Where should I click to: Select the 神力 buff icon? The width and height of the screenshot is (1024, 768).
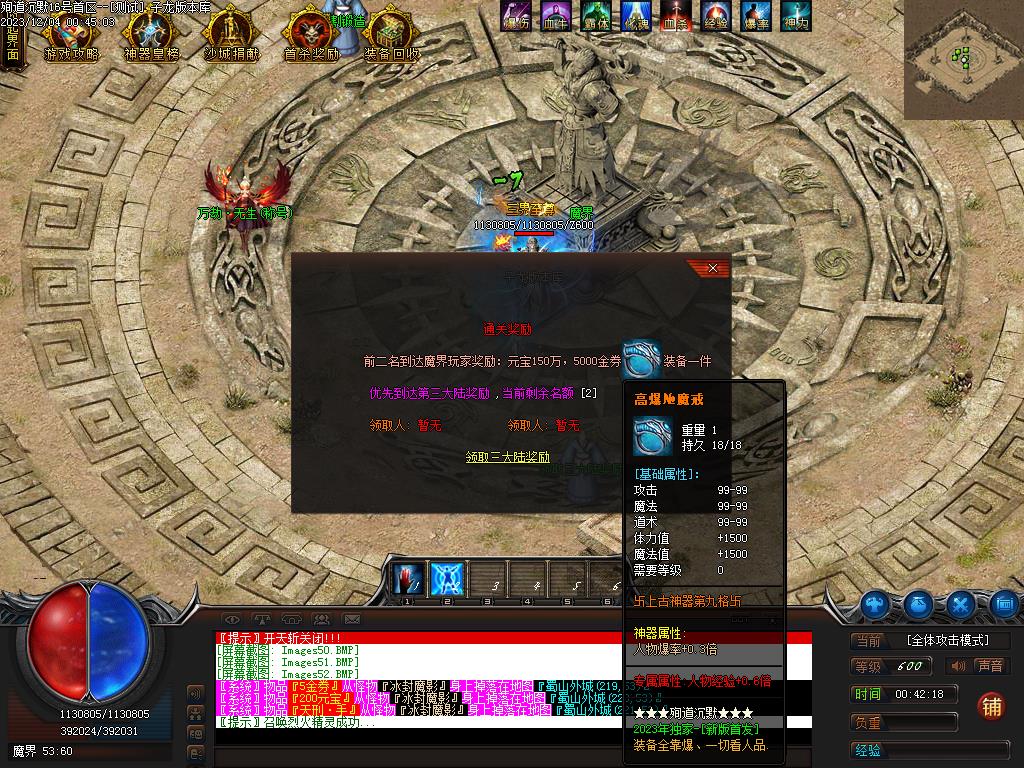tap(795, 17)
